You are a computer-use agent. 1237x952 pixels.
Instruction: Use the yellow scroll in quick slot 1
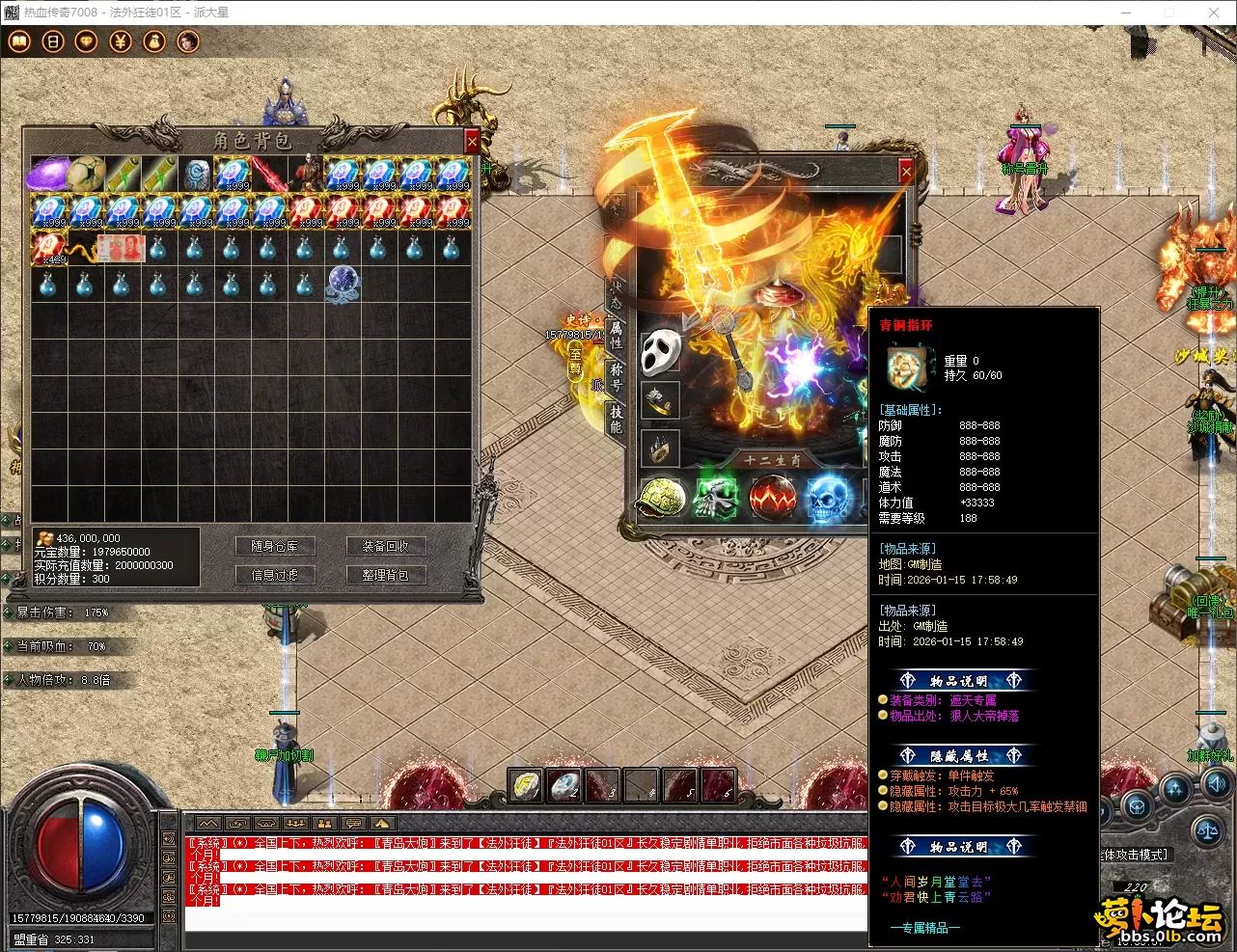[526, 786]
